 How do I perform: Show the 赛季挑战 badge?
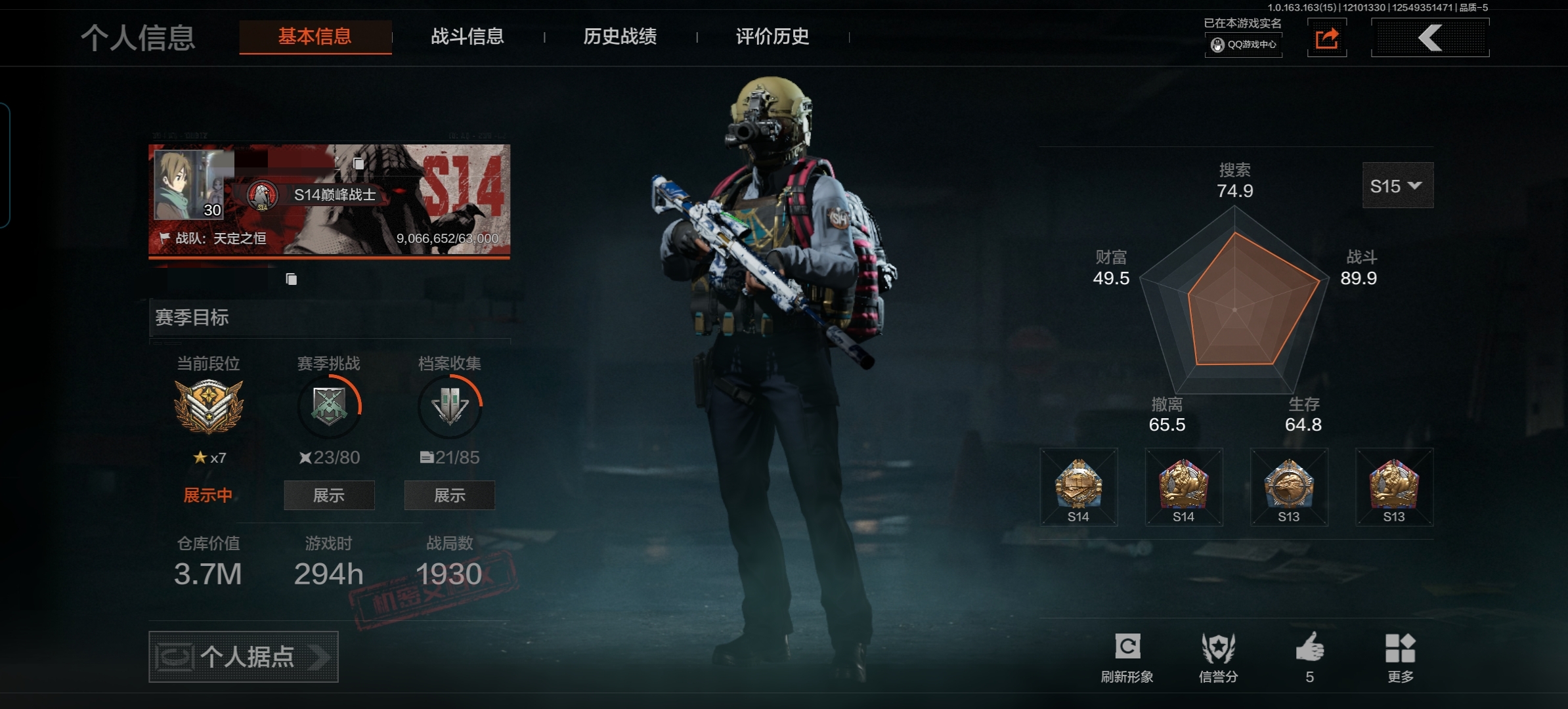click(329, 496)
